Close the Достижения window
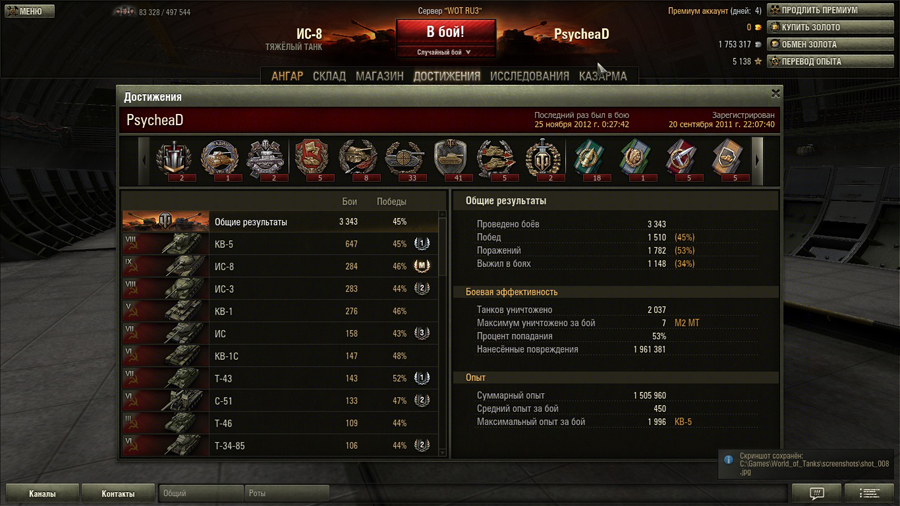The height and width of the screenshot is (506, 900). 775,93
